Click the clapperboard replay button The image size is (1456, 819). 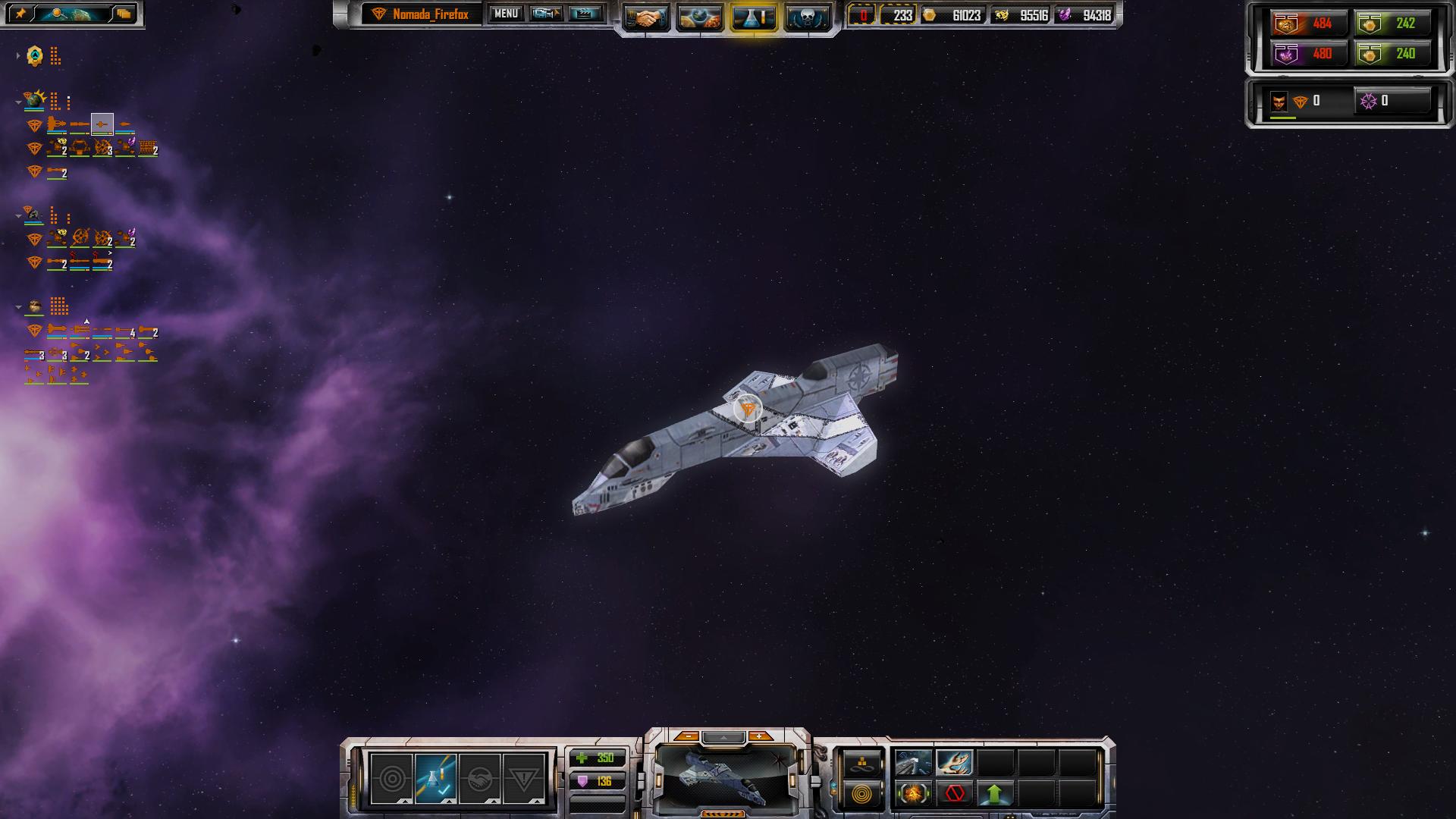tap(585, 14)
